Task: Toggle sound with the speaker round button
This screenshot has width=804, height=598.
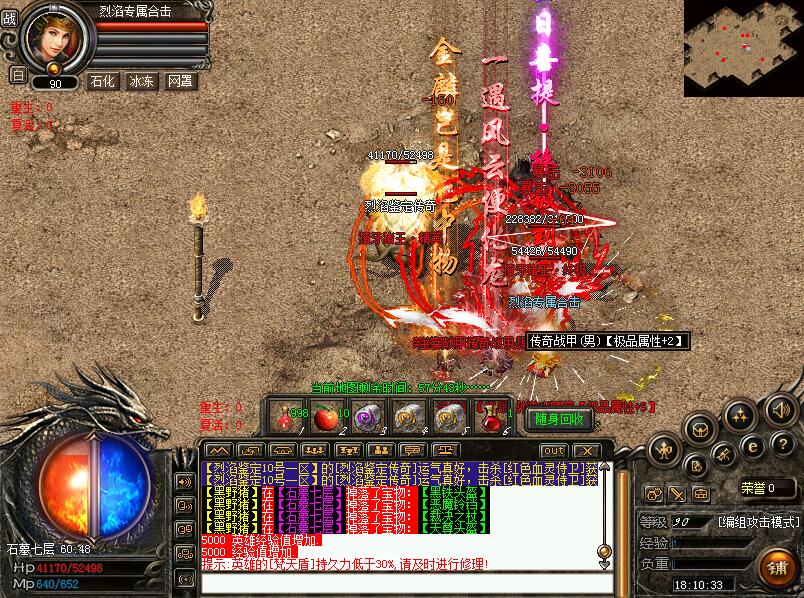Action: click(x=780, y=408)
